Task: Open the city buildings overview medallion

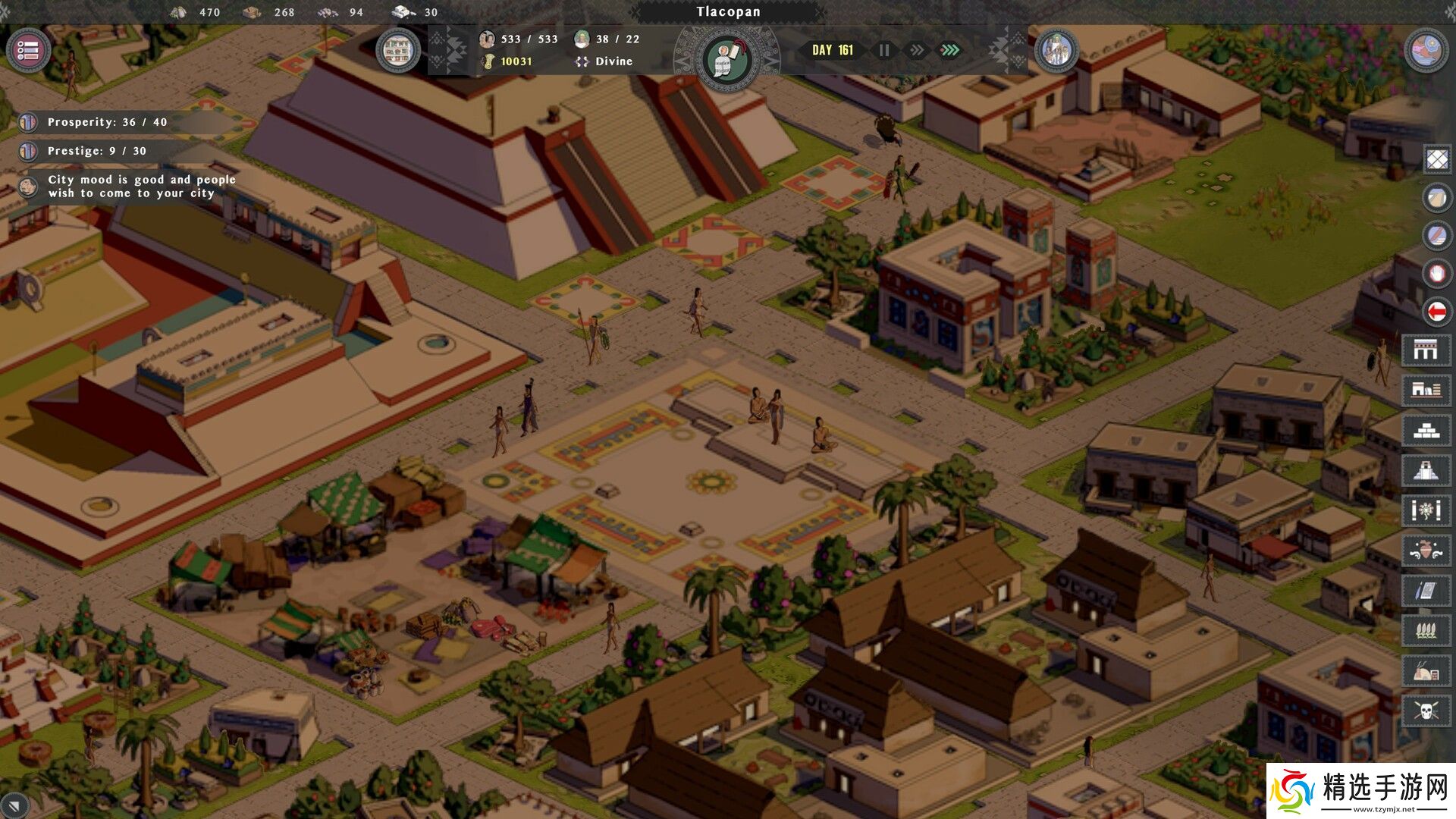Action: point(398,51)
